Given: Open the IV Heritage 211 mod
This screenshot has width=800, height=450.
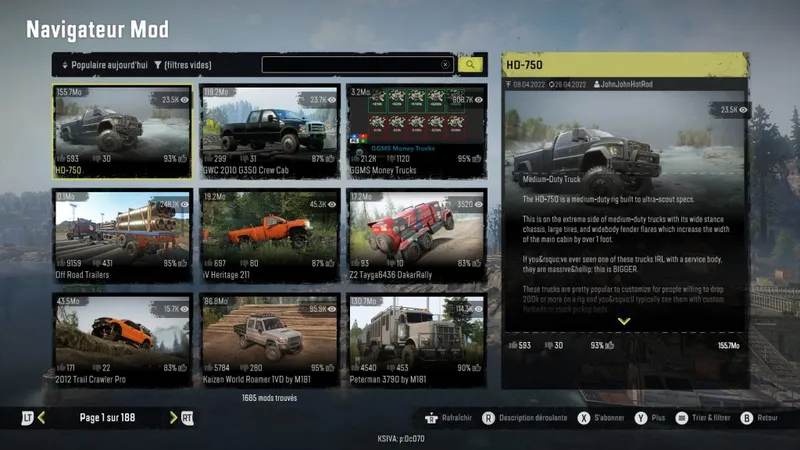Looking at the screenshot, I should coord(268,235).
